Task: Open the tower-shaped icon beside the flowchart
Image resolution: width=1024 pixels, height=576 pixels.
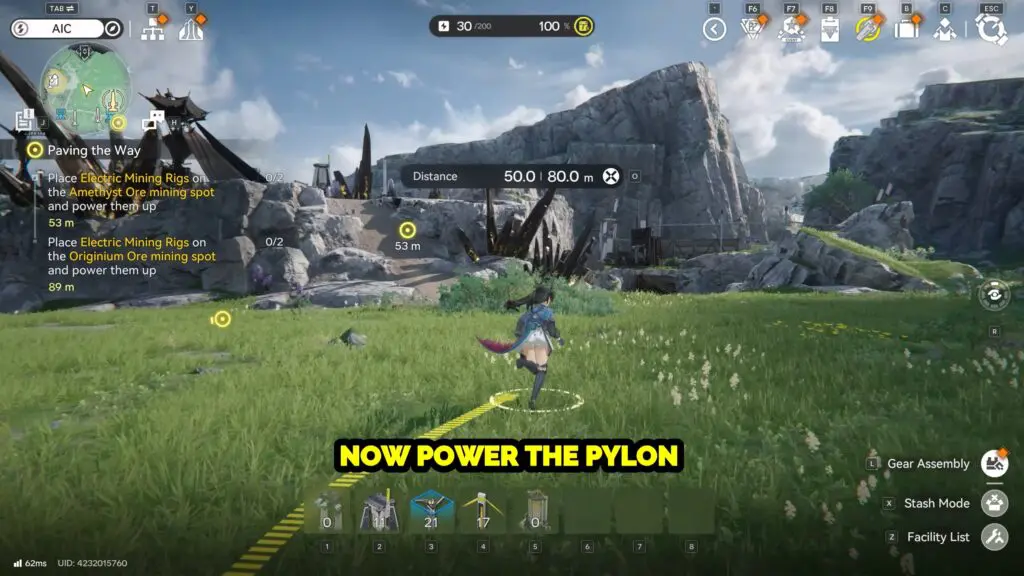Action: pos(190,29)
